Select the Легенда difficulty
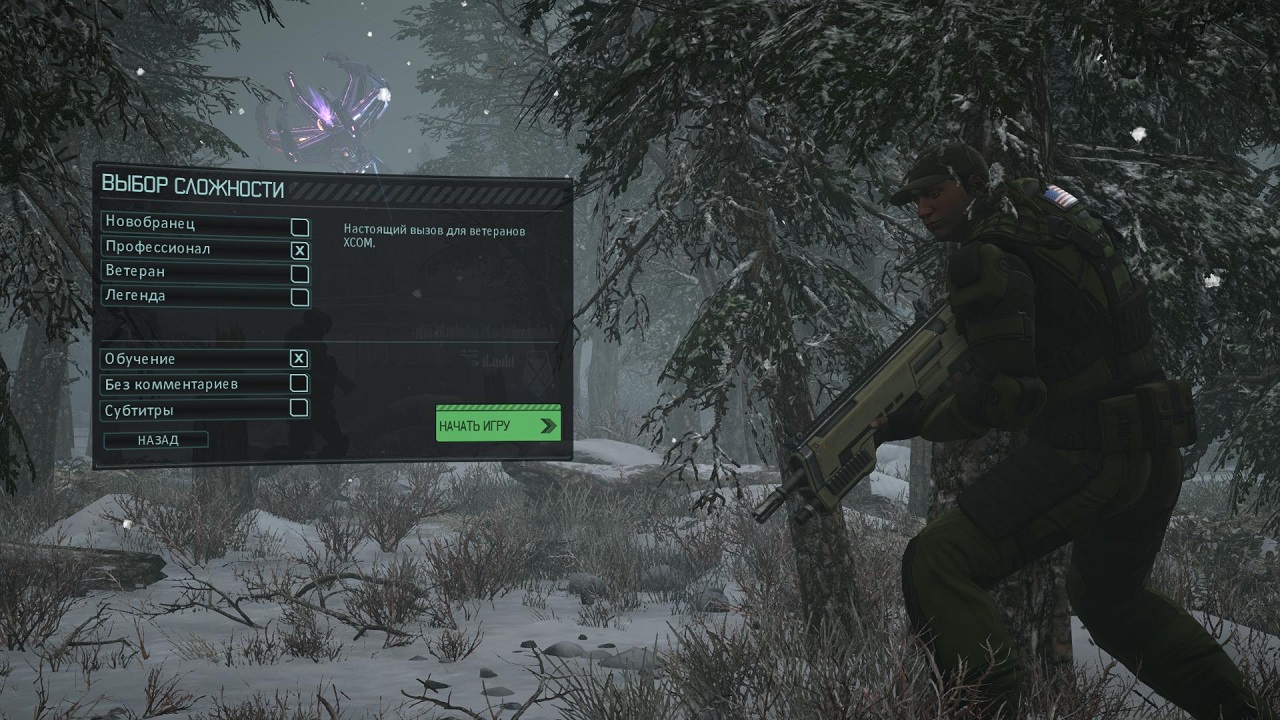Image resolution: width=1280 pixels, height=720 pixels. [299, 297]
